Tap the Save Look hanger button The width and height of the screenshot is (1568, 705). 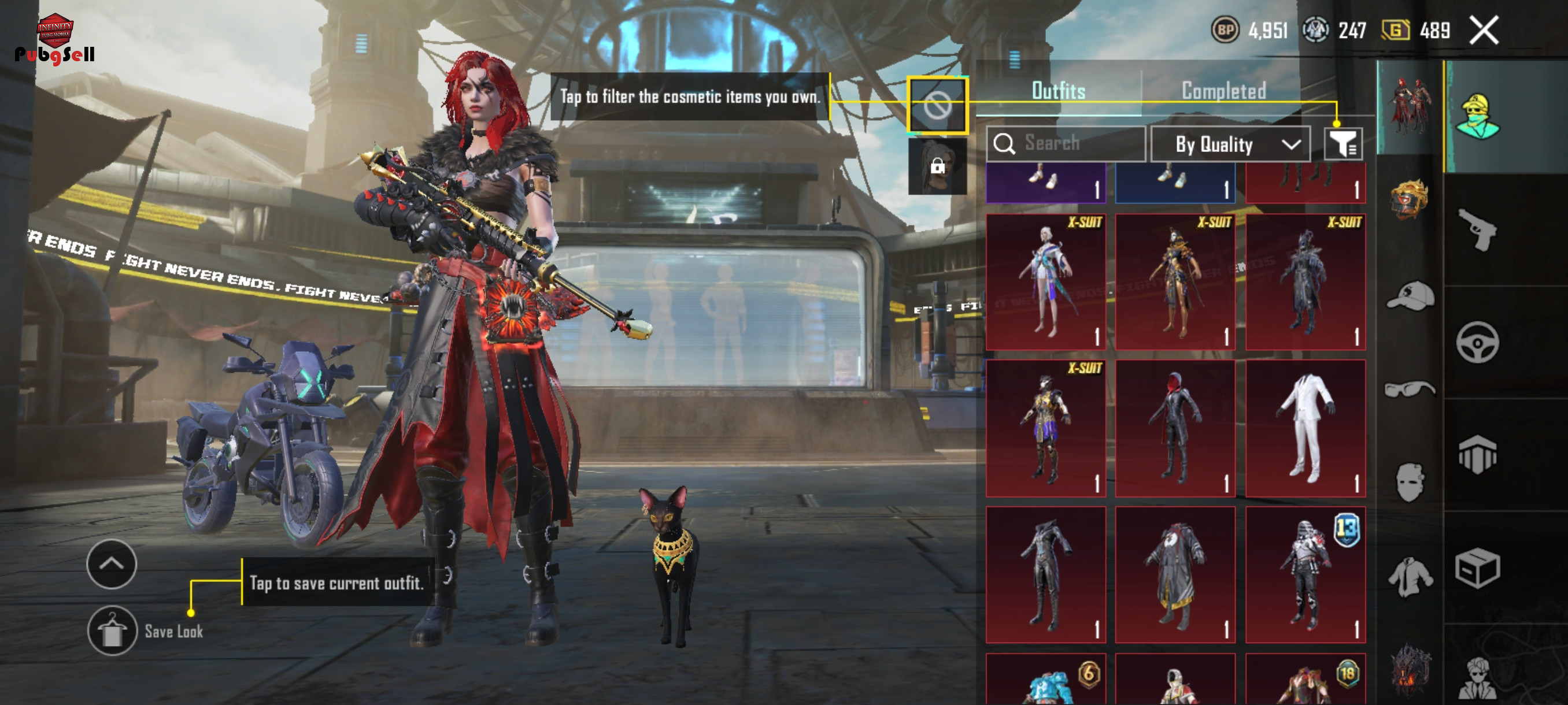pyautogui.click(x=112, y=630)
